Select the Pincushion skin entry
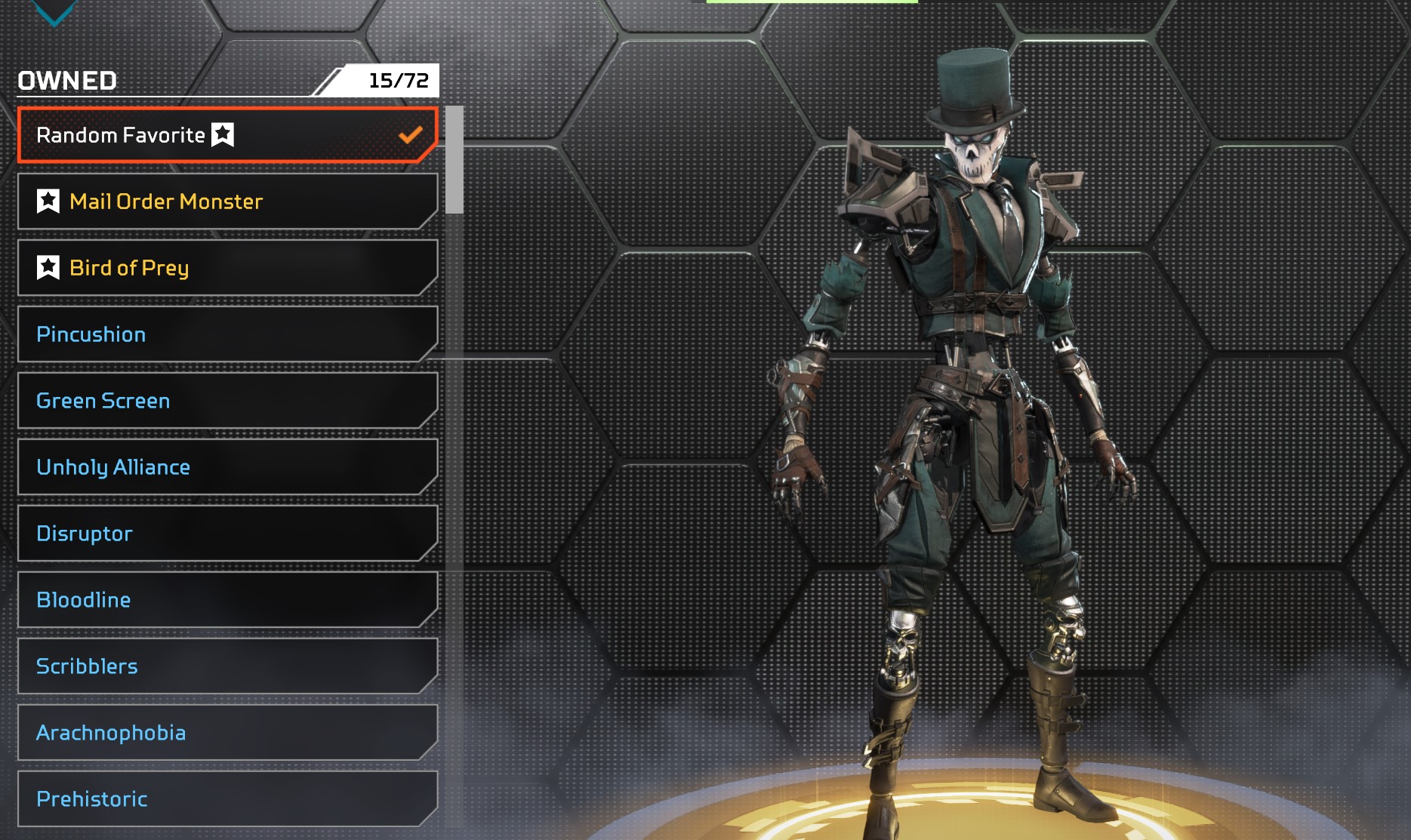The width and height of the screenshot is (1411, 840). pyautogui.click(x=226, y=334)
